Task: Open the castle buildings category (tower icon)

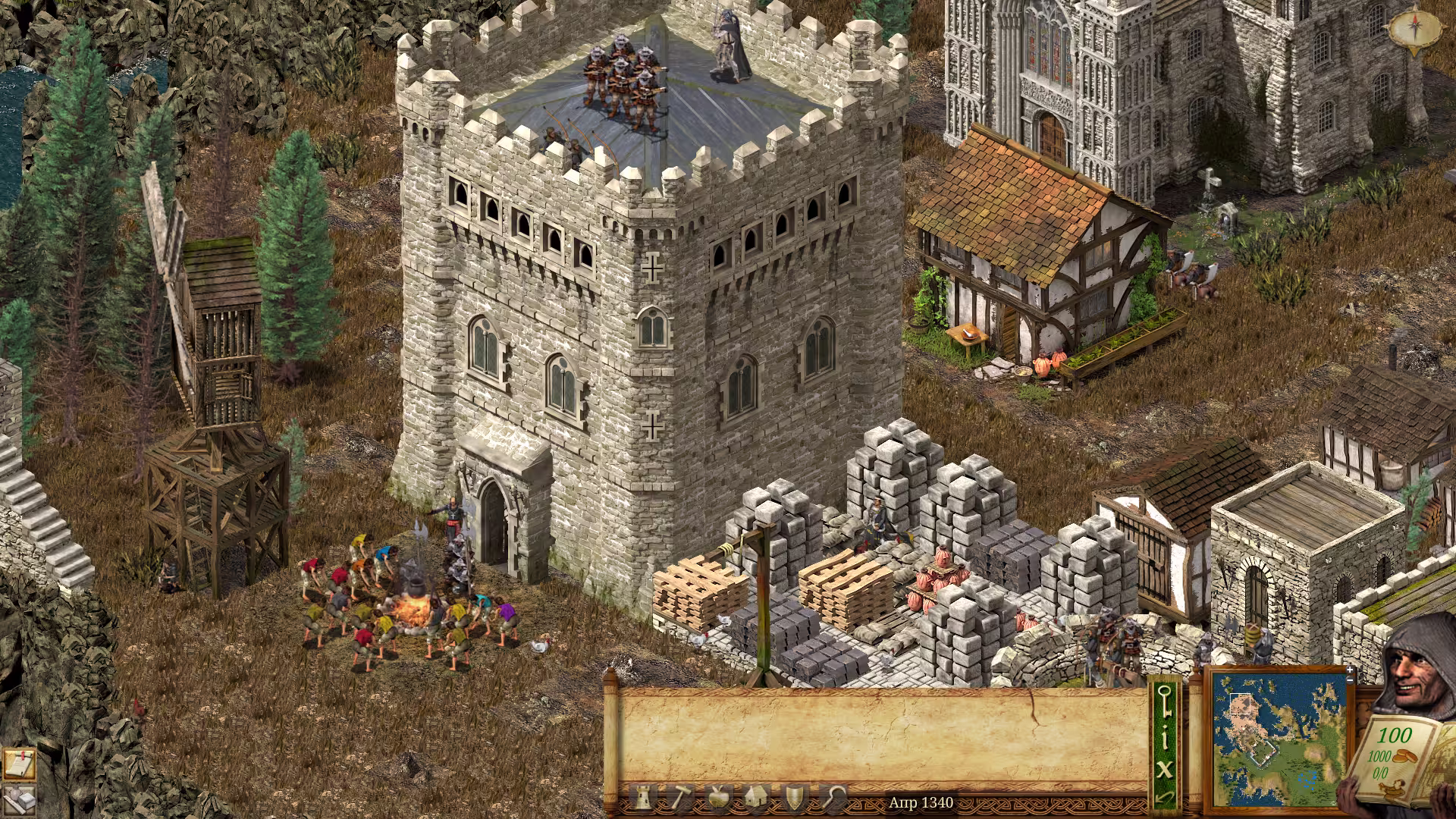Action: coord(643,798)
